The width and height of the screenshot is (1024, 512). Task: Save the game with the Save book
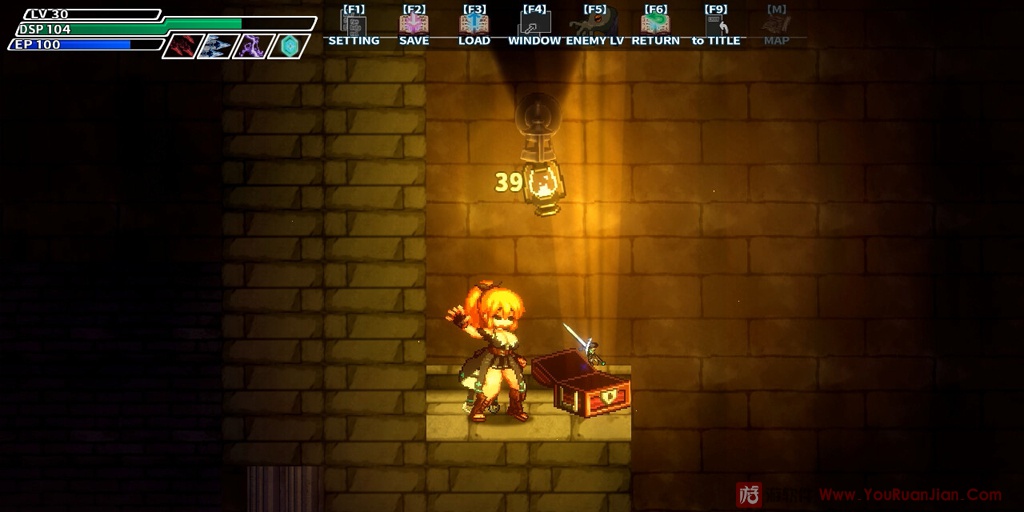[x=413, y=25]
